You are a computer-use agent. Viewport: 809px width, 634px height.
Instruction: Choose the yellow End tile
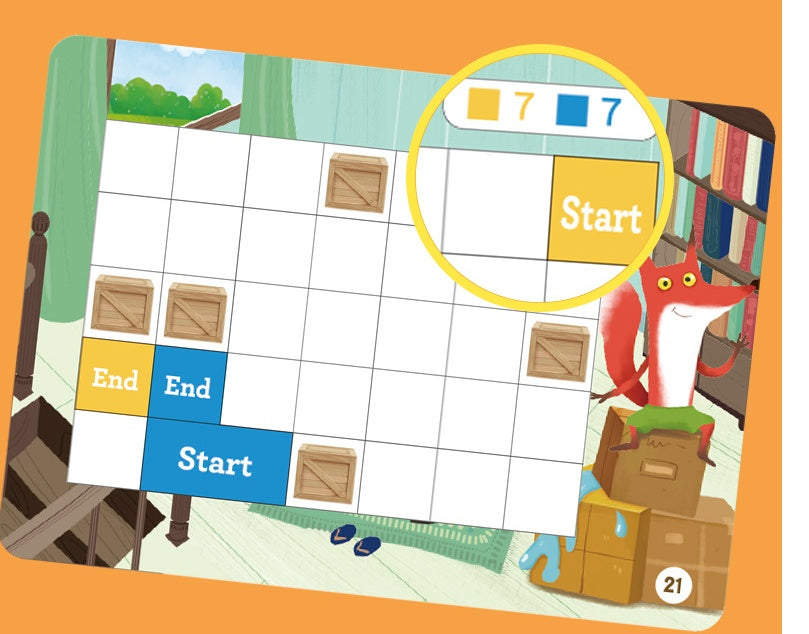(114, 378)
